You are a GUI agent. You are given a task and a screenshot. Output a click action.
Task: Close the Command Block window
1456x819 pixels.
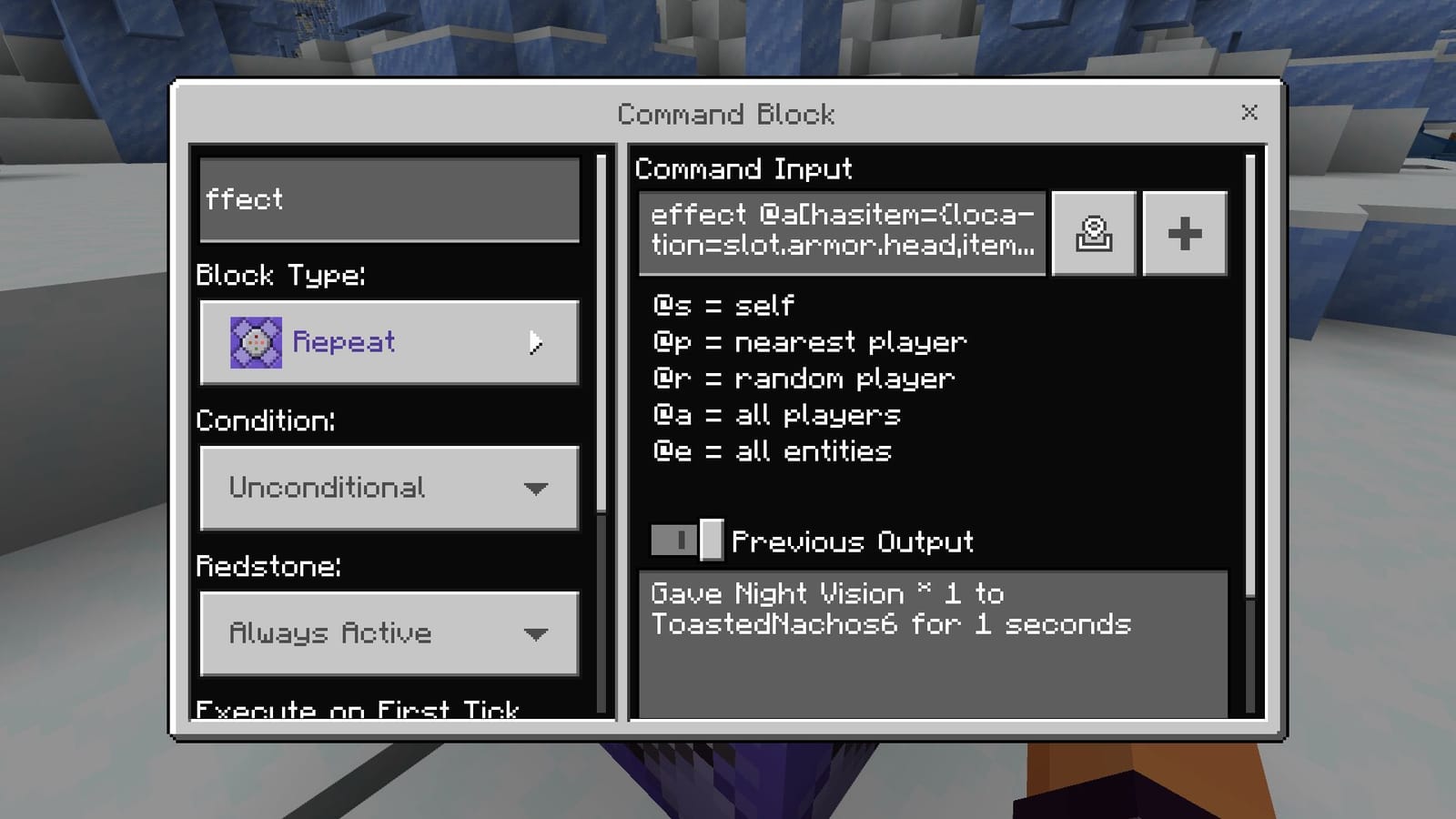[1249, 113]
